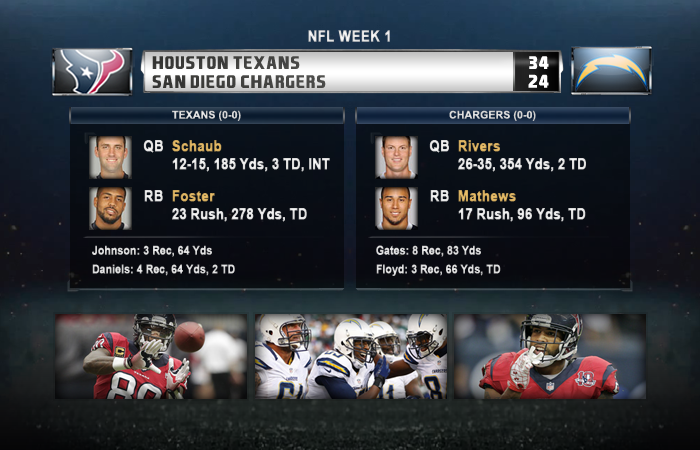
Task: View the Texans player in red jersey photo
Action: coord(549,357)
